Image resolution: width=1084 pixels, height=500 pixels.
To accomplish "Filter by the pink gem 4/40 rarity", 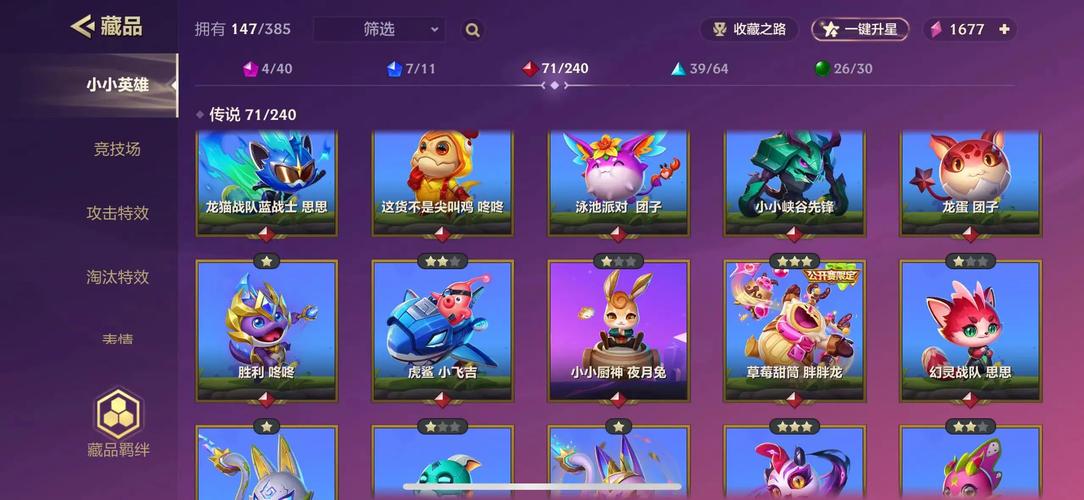I will tap(267, 69).
